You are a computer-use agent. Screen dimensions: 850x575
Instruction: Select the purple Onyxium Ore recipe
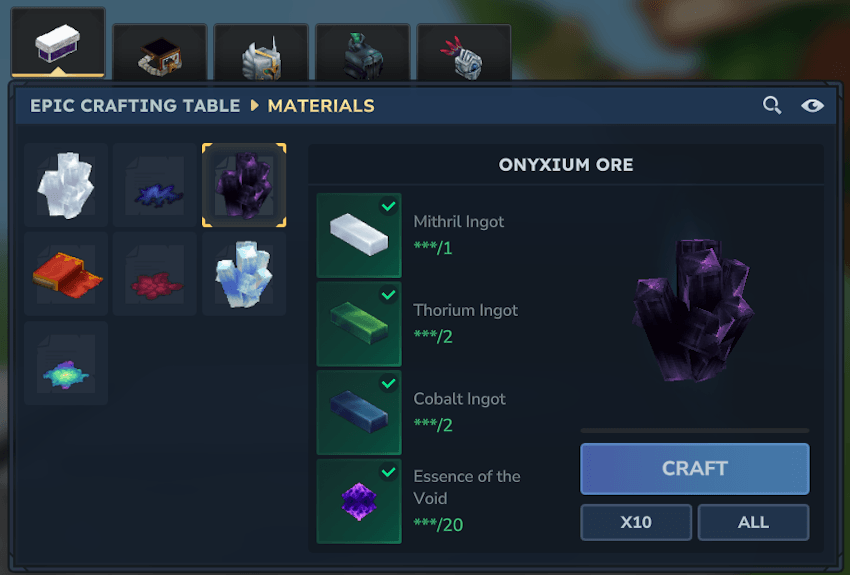(244, 186)
